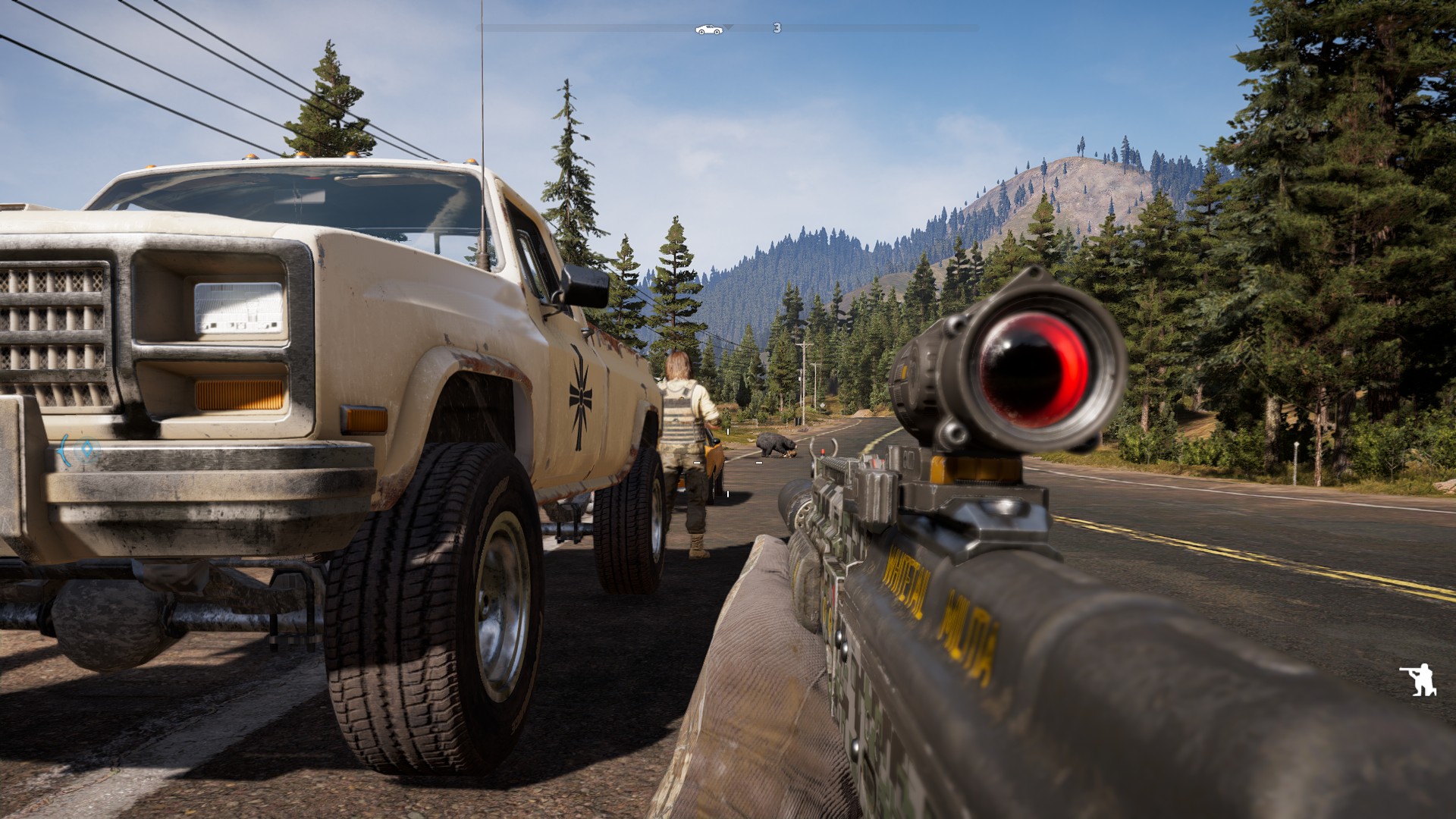The image size is (1456, 819).
Task: Click the car icon on the compass
Action: coord(708,30)
